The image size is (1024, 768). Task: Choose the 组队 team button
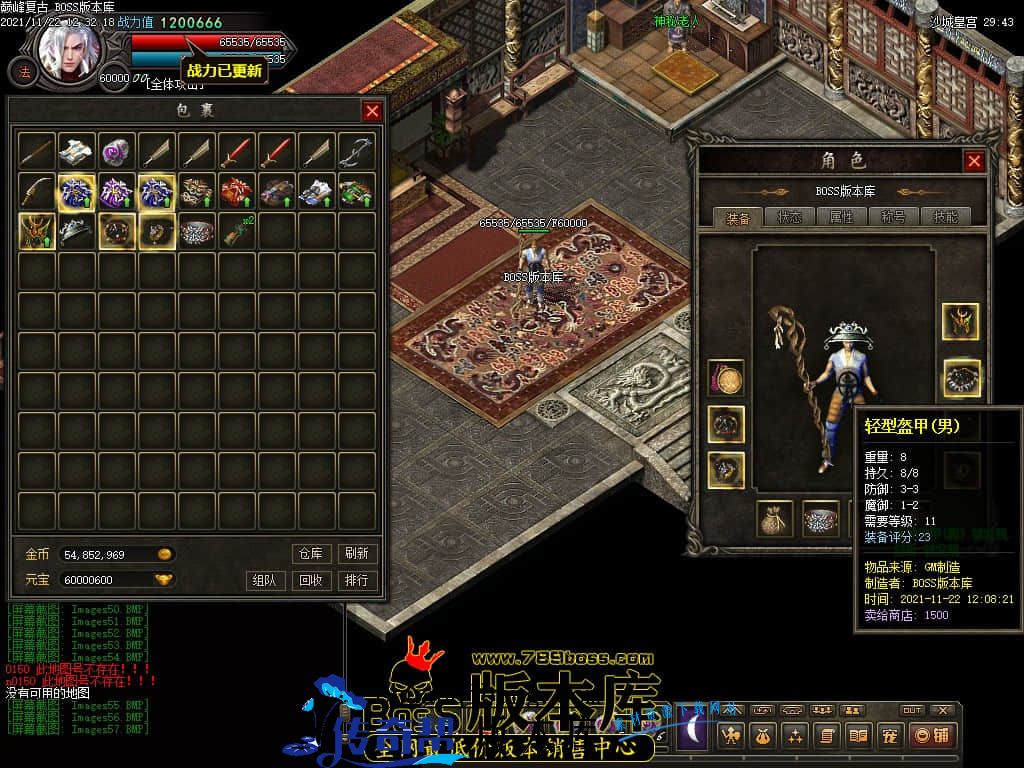263,580
